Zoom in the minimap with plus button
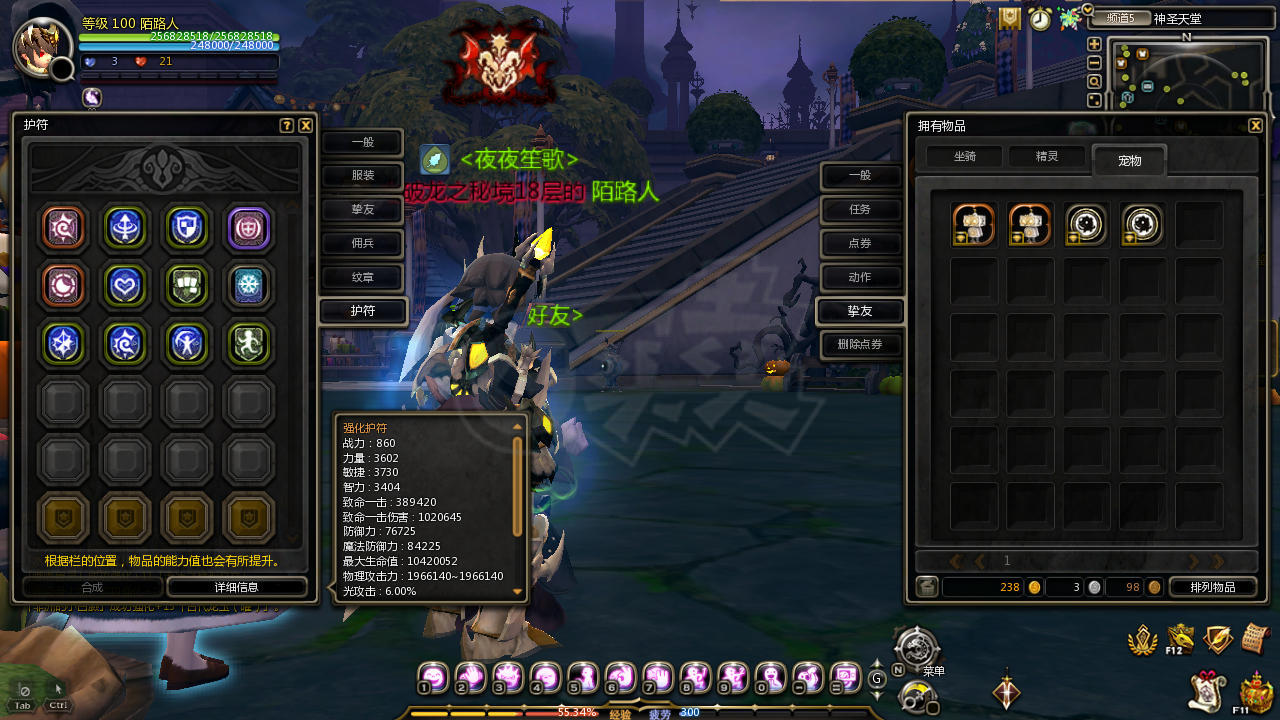1280x720 pixels. 1094,45
